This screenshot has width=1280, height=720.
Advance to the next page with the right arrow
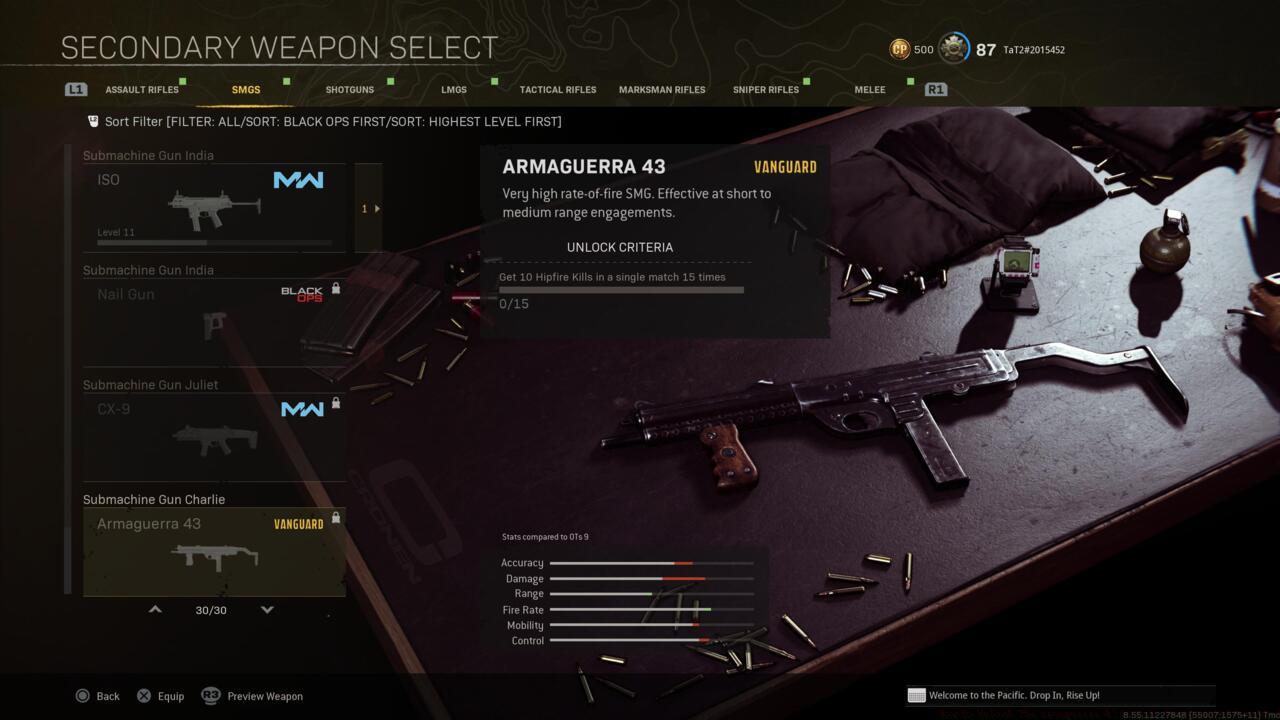376,208
